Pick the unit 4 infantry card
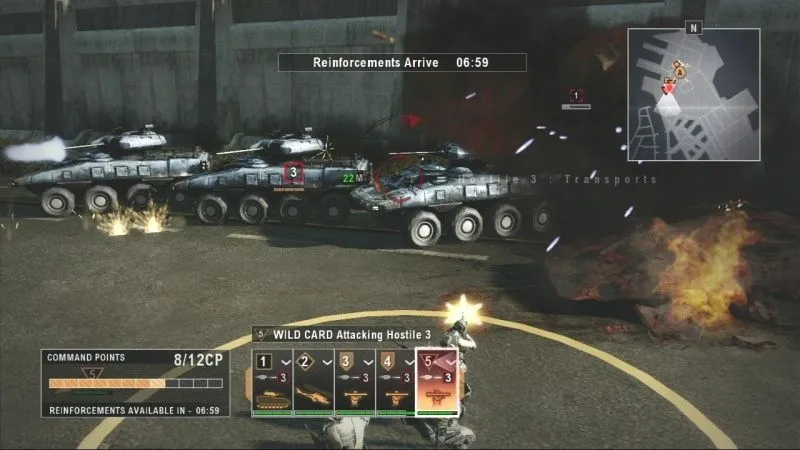This screenshot has height=450, width=800. (394, 383)
